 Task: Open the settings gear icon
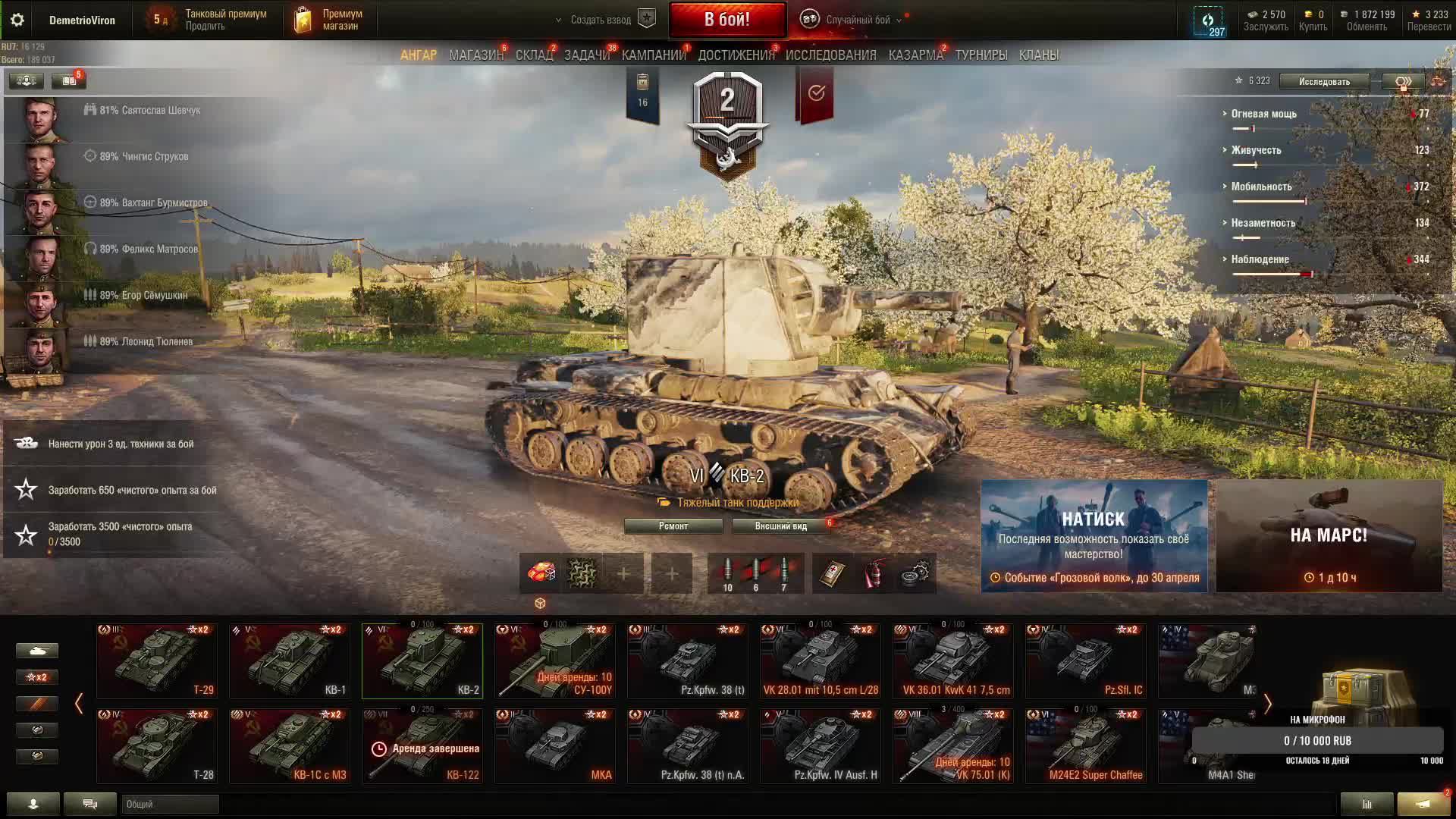[x=17, y=20]
